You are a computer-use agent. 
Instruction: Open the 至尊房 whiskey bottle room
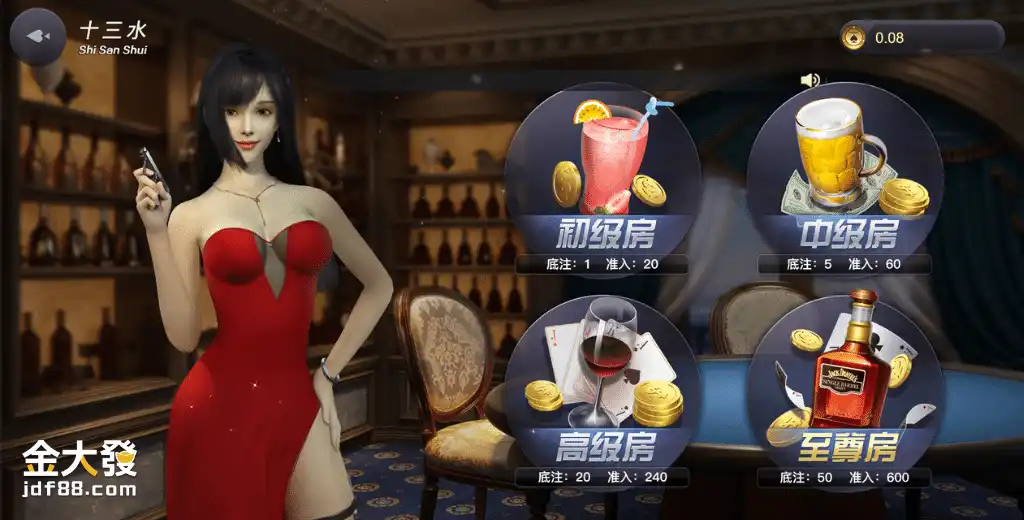(845, 392)
